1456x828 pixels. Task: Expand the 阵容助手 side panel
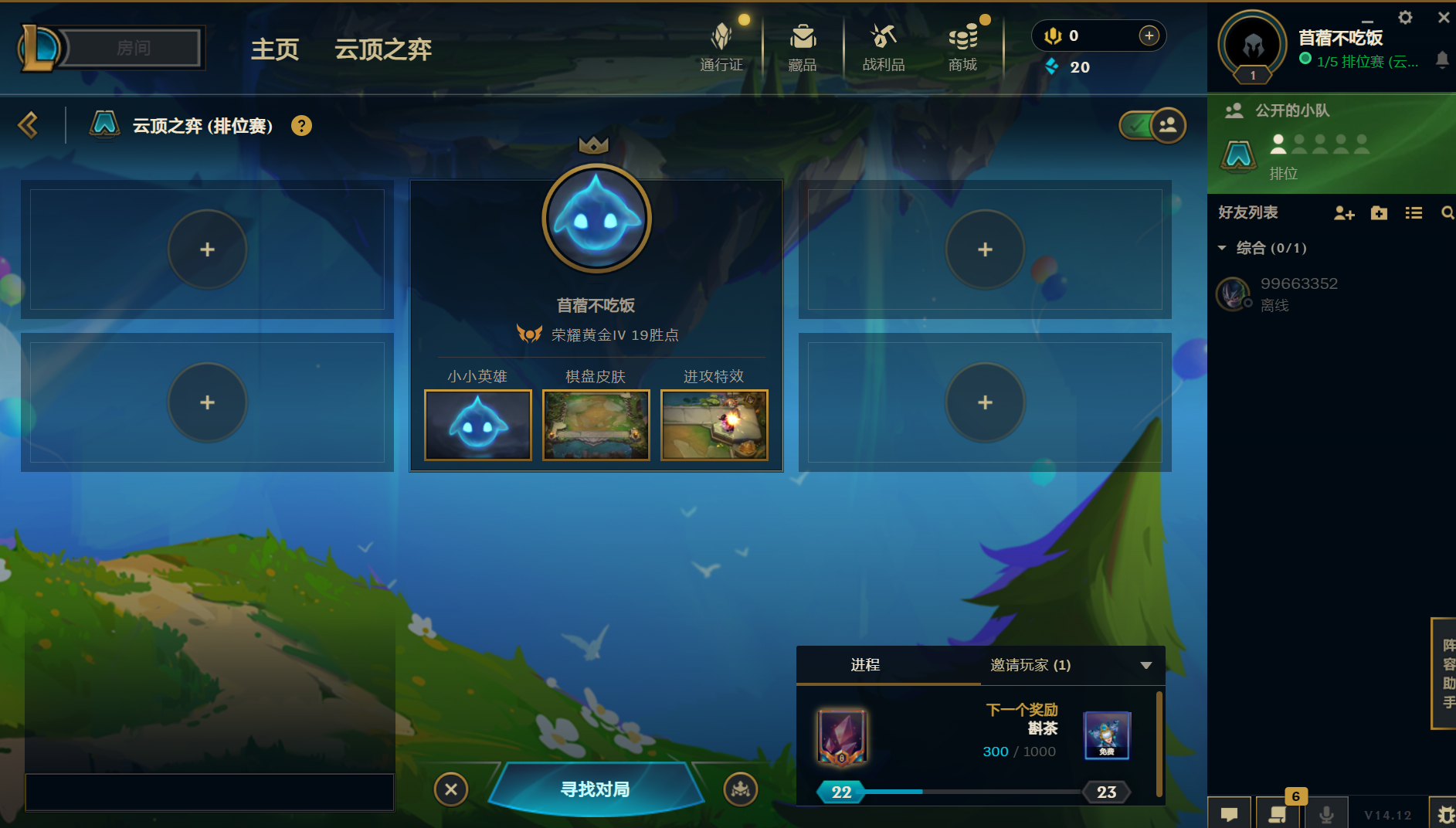pyautogui.click(x=1445, y=674)
